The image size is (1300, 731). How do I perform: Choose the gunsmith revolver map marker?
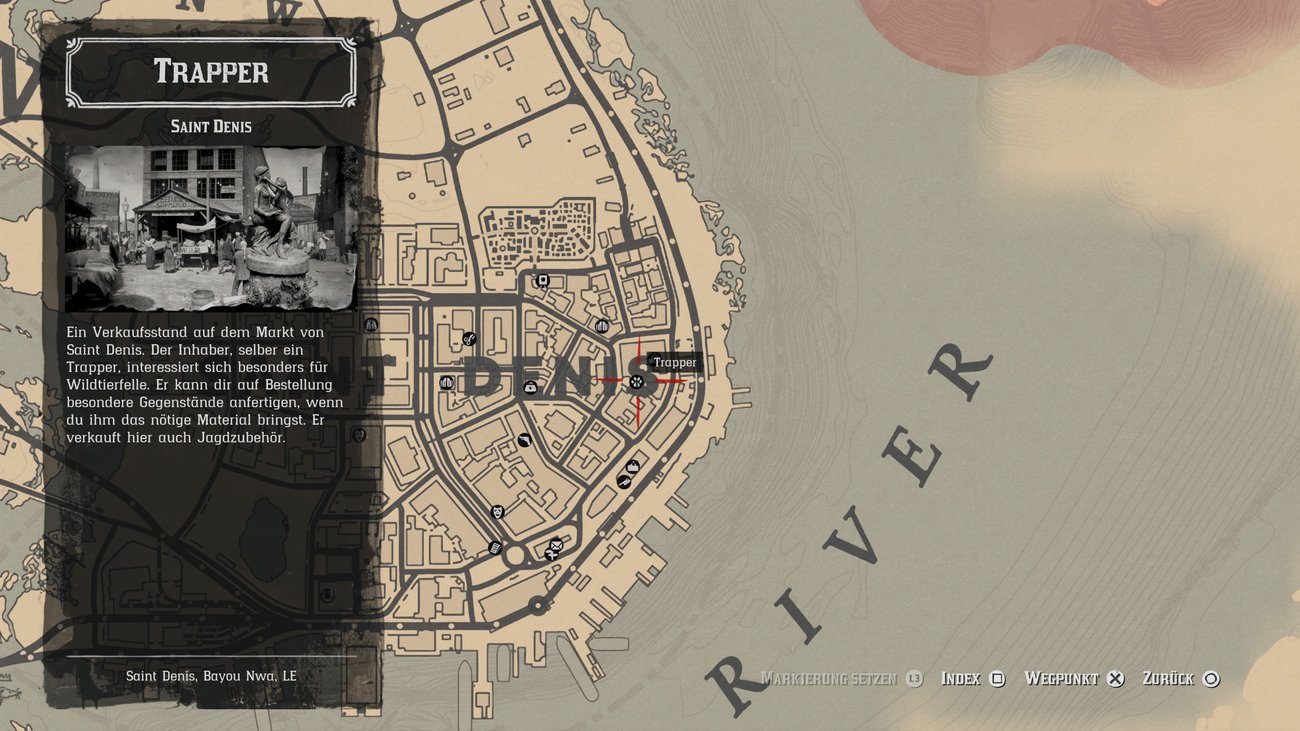click(x=524, y=439)
